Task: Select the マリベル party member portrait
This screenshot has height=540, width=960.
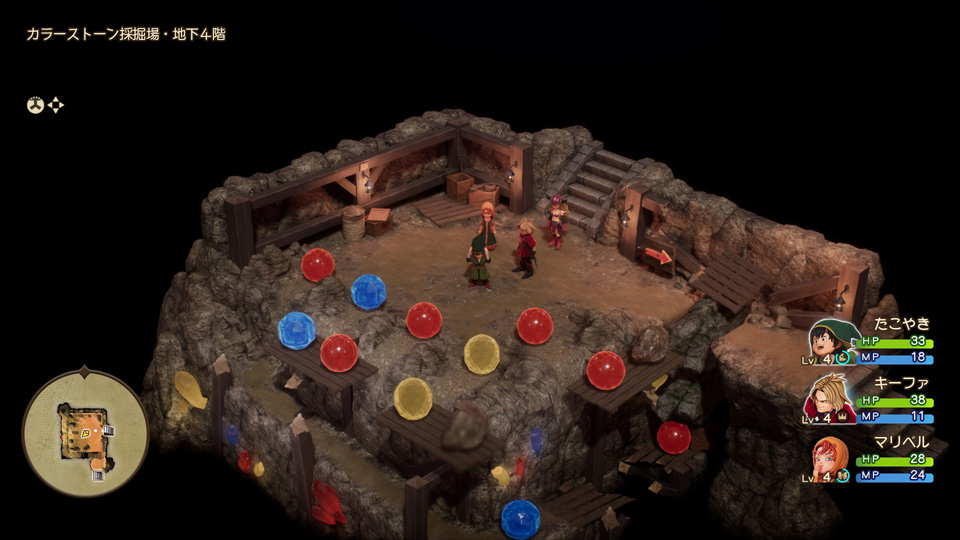Action: click(829, 459)
